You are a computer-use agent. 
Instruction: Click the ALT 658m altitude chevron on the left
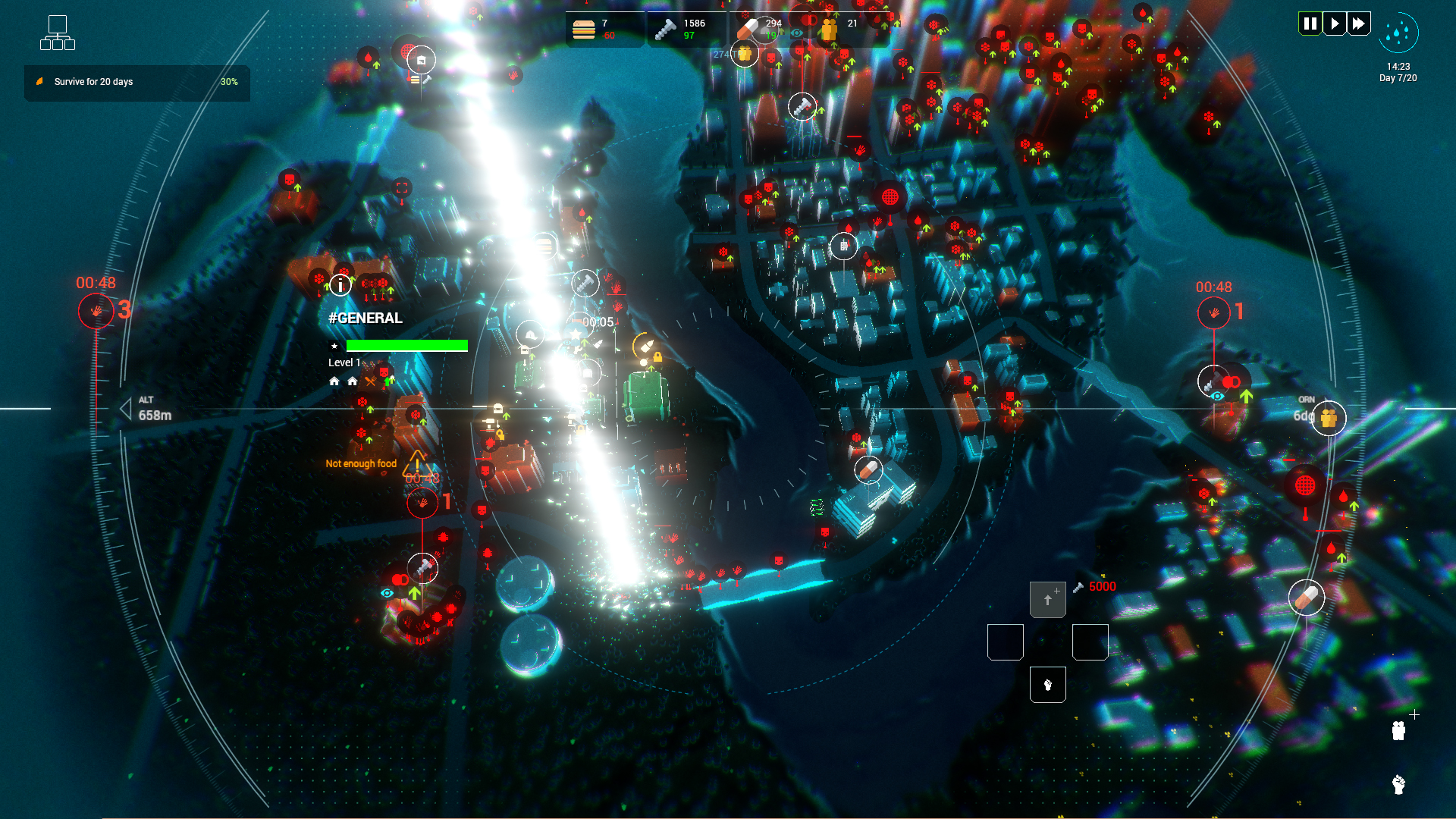(125, 409)
